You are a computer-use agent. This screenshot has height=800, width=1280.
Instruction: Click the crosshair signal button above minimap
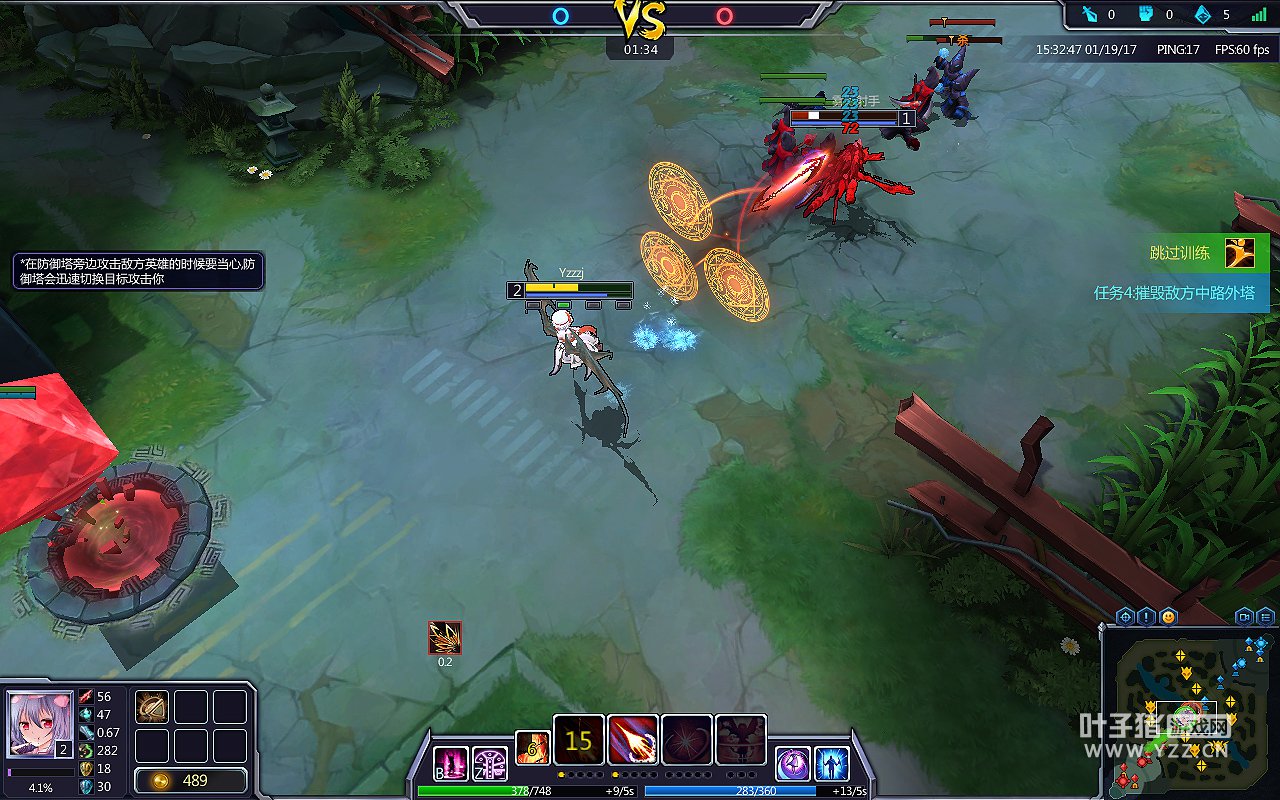(x=1125, y=617)
